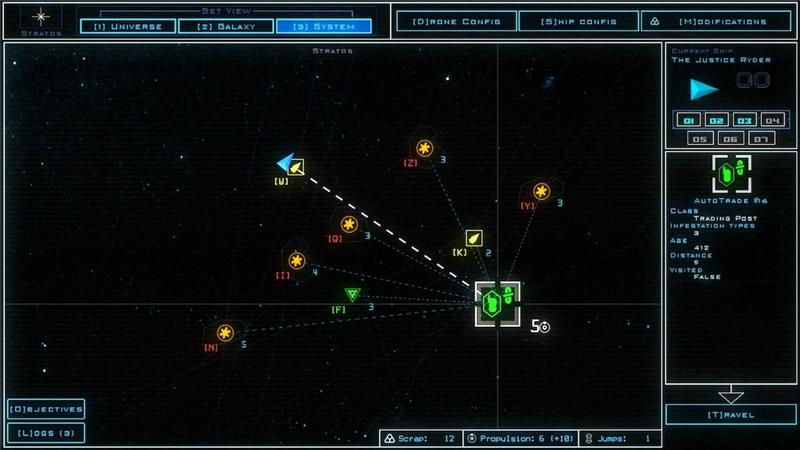The width and height of the screenshot is (800, 450).
Task: Select star node Z on the map
Action: click(425, 148)
